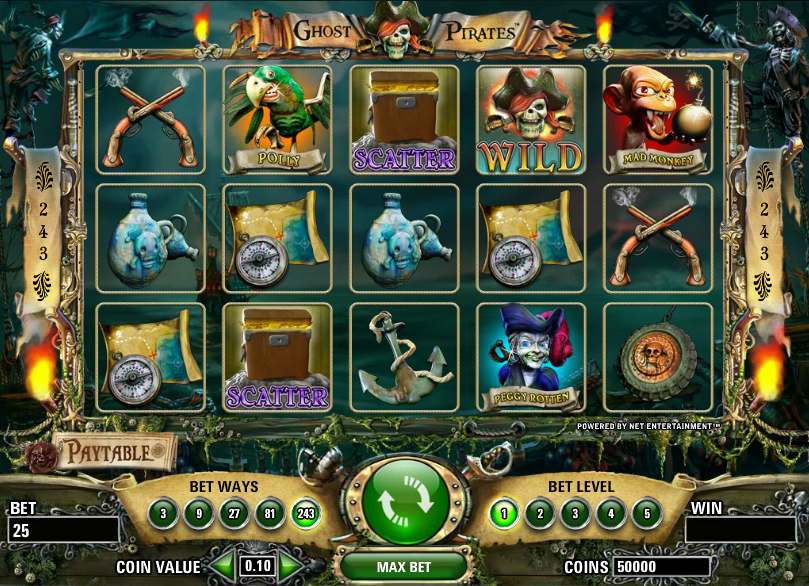Click the Max Bet button

click(404, 567)
